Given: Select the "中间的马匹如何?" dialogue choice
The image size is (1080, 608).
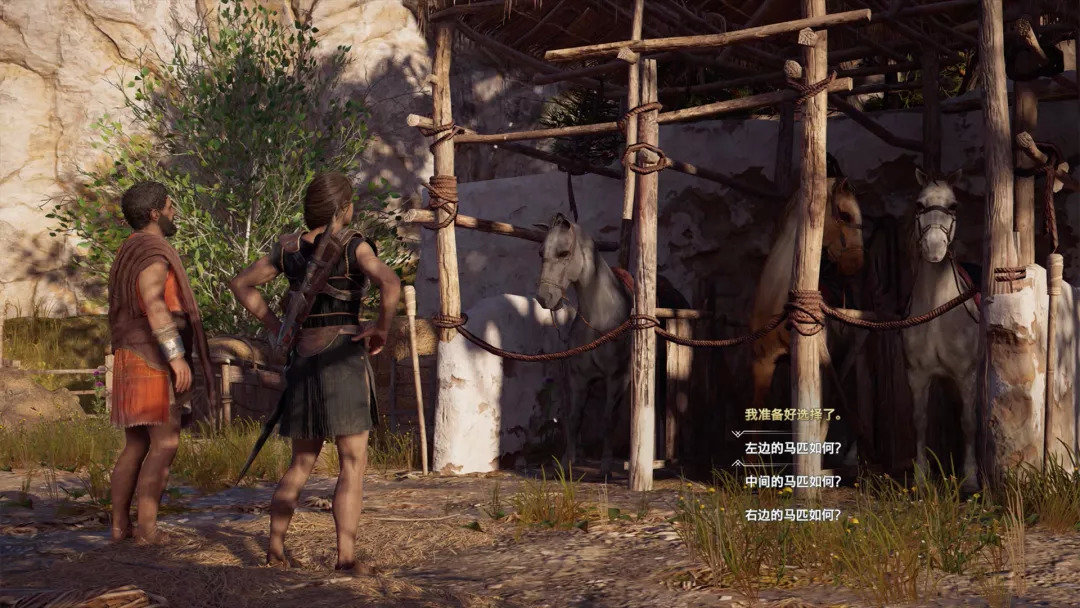Looking at the screenshot, I should pos(793,481).
